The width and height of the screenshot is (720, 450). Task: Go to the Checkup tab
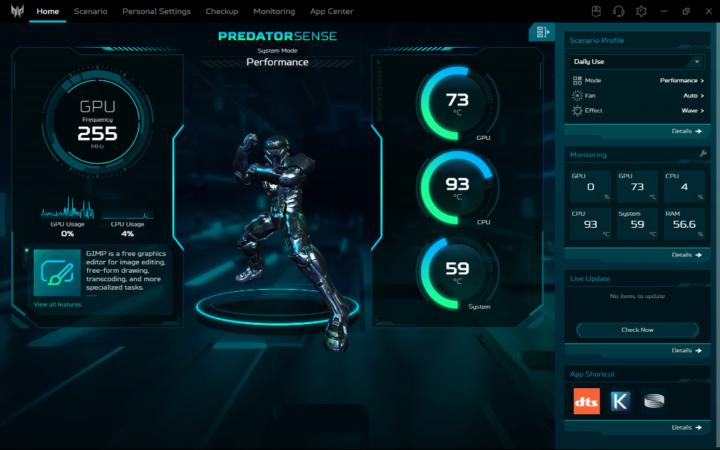coord(222,11)
